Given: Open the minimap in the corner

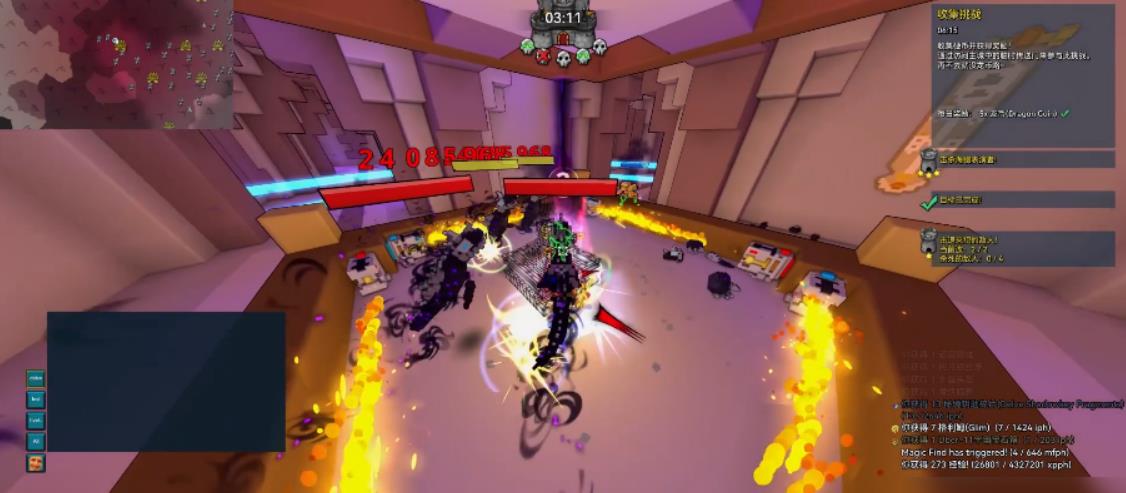Looking at the screenshot, I should pos(116,63).
